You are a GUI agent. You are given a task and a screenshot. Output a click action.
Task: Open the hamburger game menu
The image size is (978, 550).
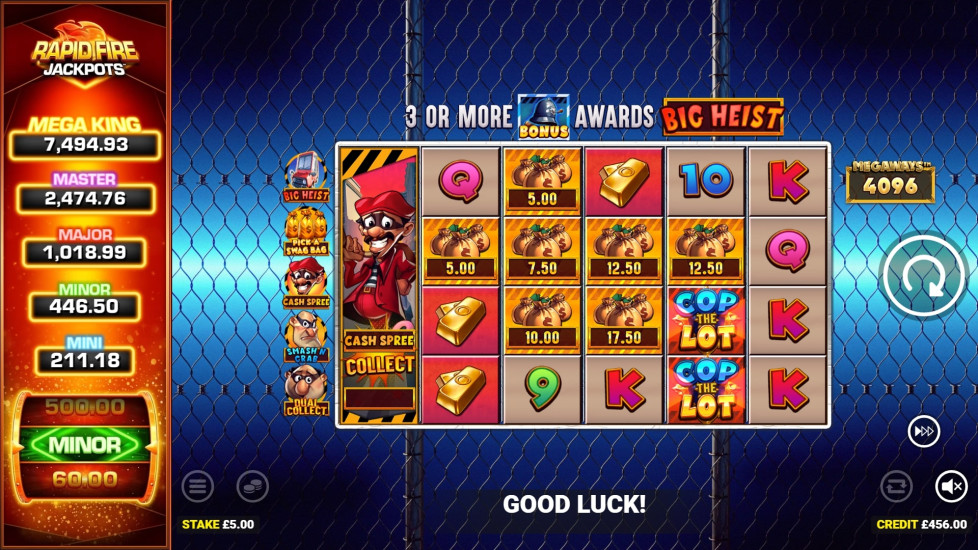tap(198, 487)
